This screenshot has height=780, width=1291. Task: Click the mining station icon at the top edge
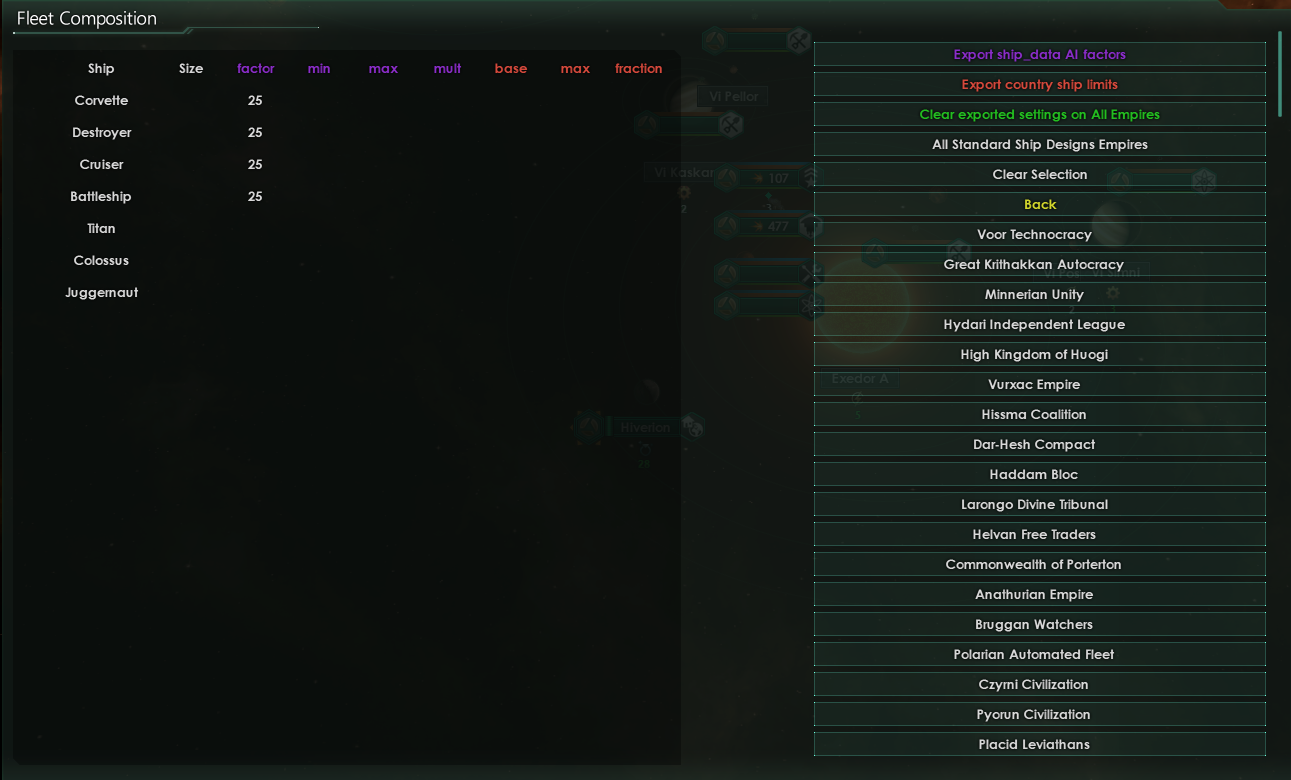click(798, 42)
